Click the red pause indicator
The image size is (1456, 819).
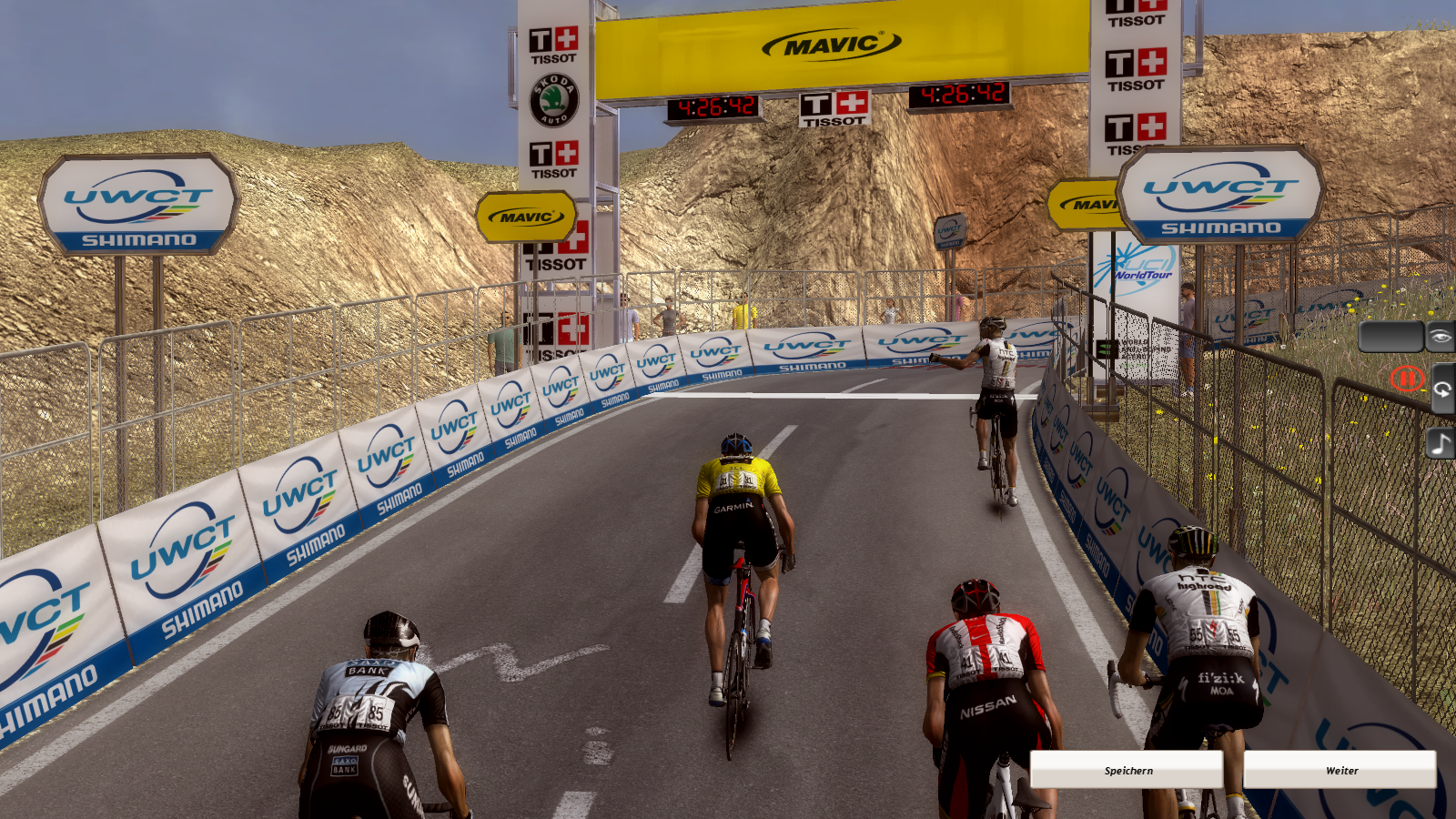tap(1406, 378)
